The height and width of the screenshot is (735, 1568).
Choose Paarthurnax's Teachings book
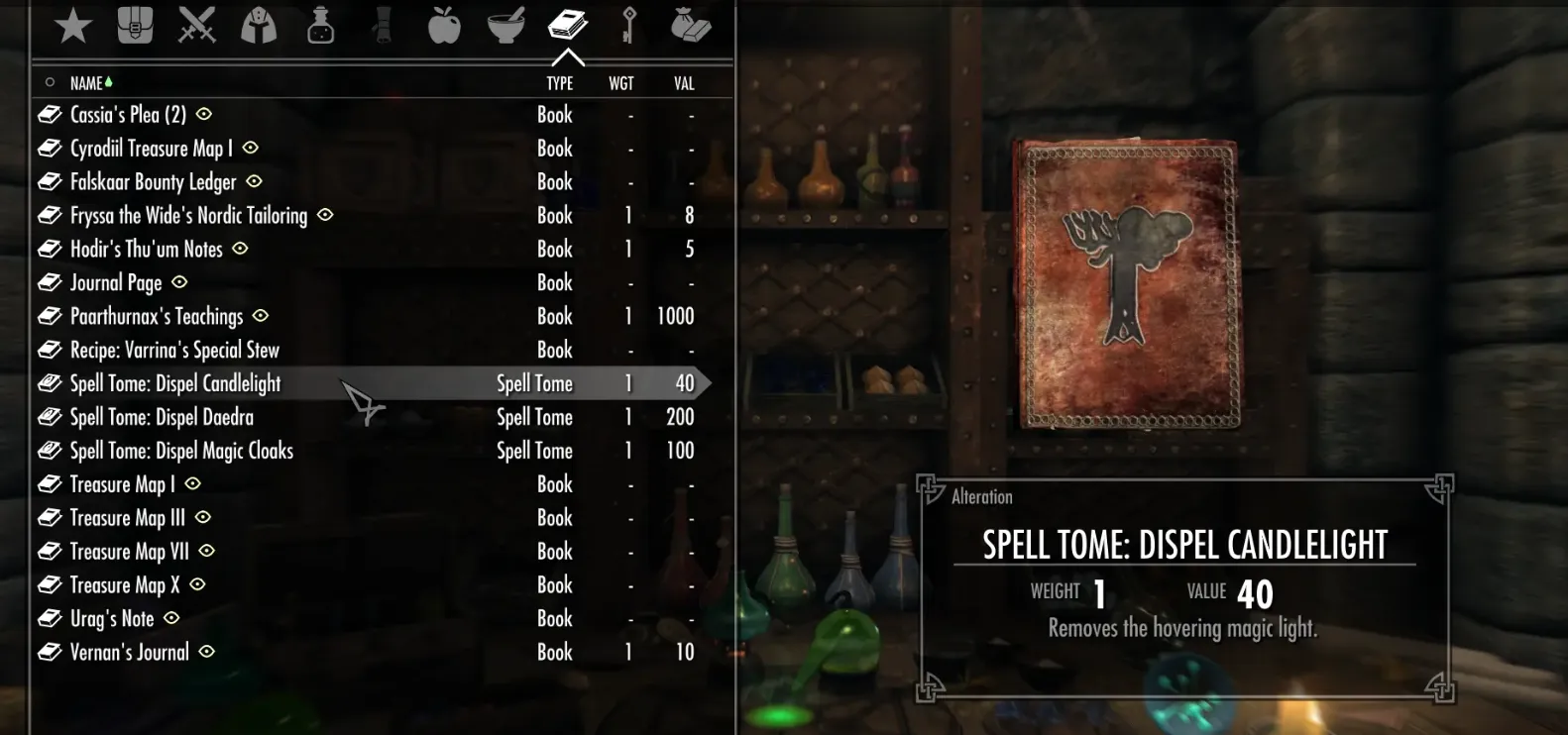pos(156,317)
